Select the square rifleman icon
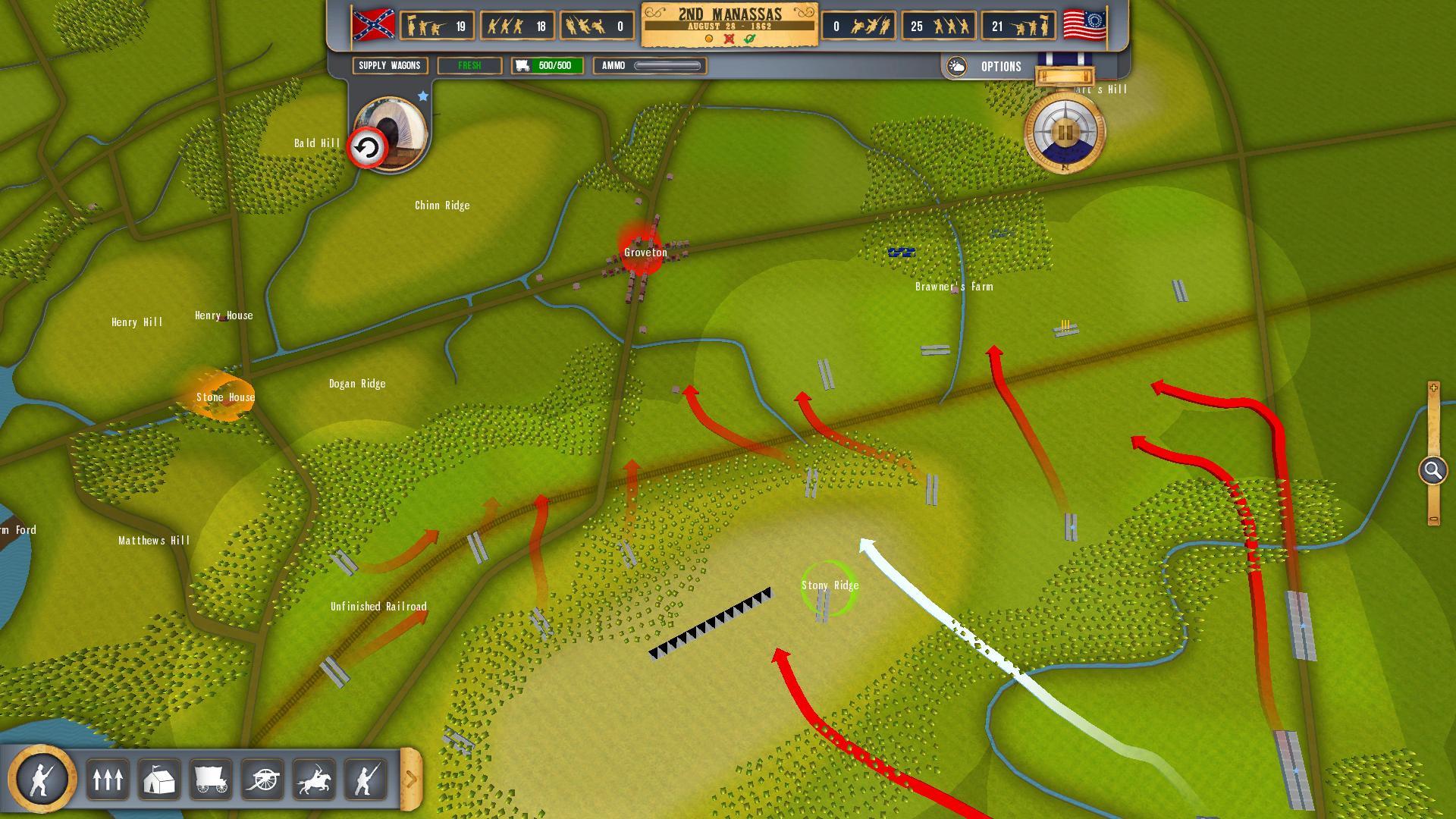1456x819 pixels. click(366, 779)
